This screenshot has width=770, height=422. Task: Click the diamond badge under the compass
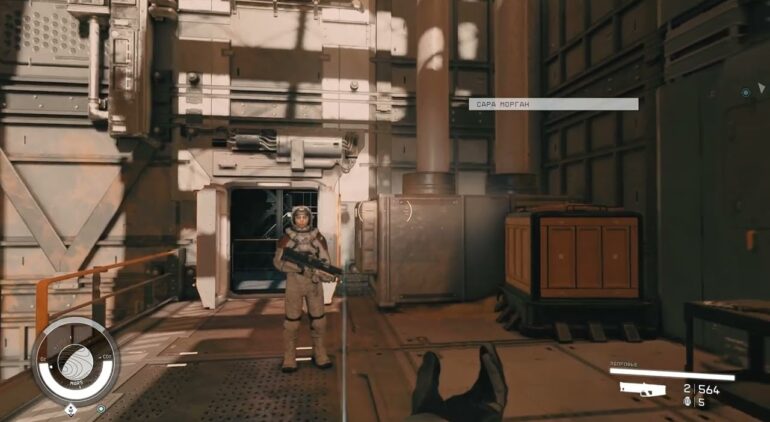pos(70,408)
